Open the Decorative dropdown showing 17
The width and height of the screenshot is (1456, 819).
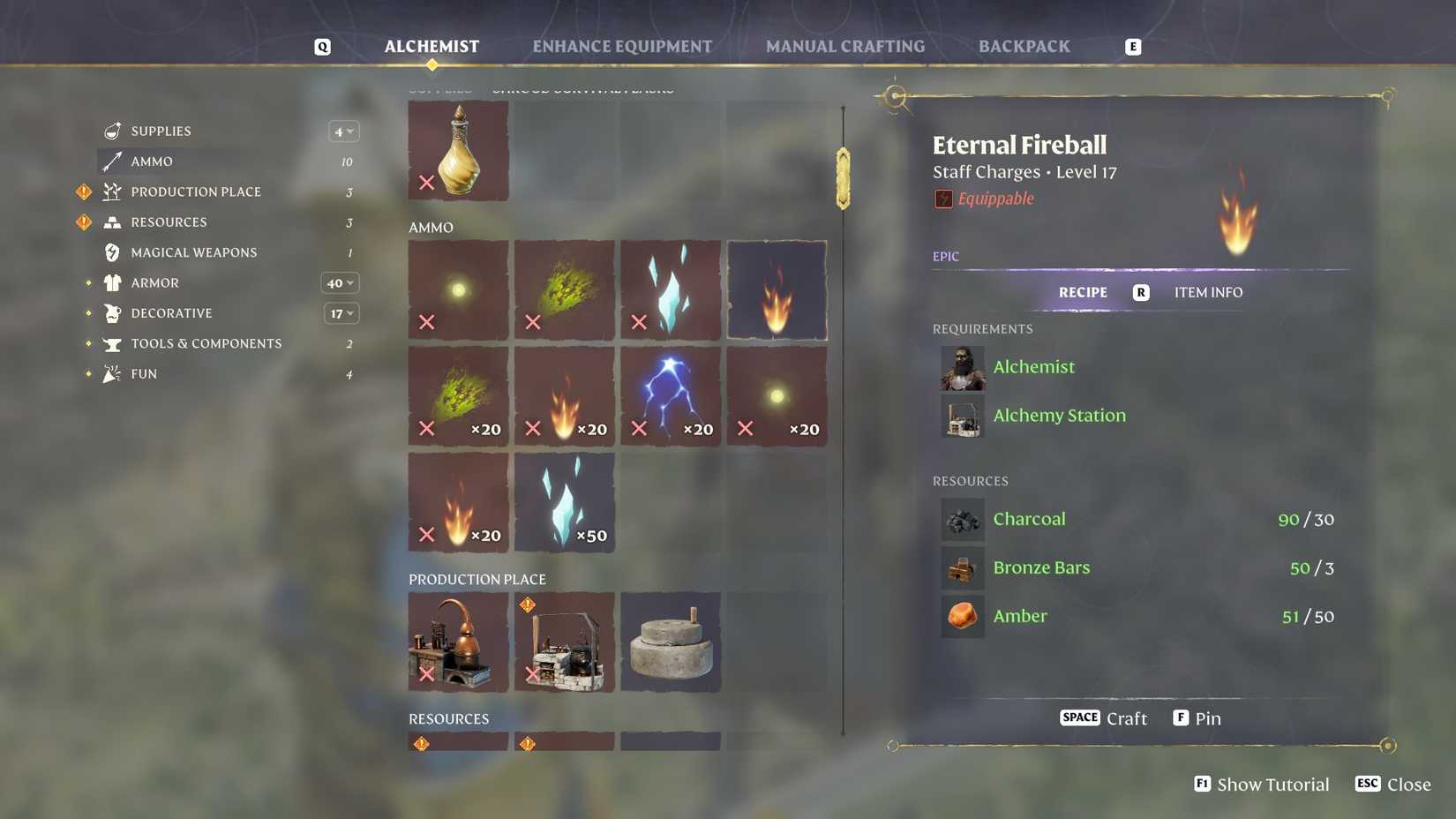(x=341, y=312)
